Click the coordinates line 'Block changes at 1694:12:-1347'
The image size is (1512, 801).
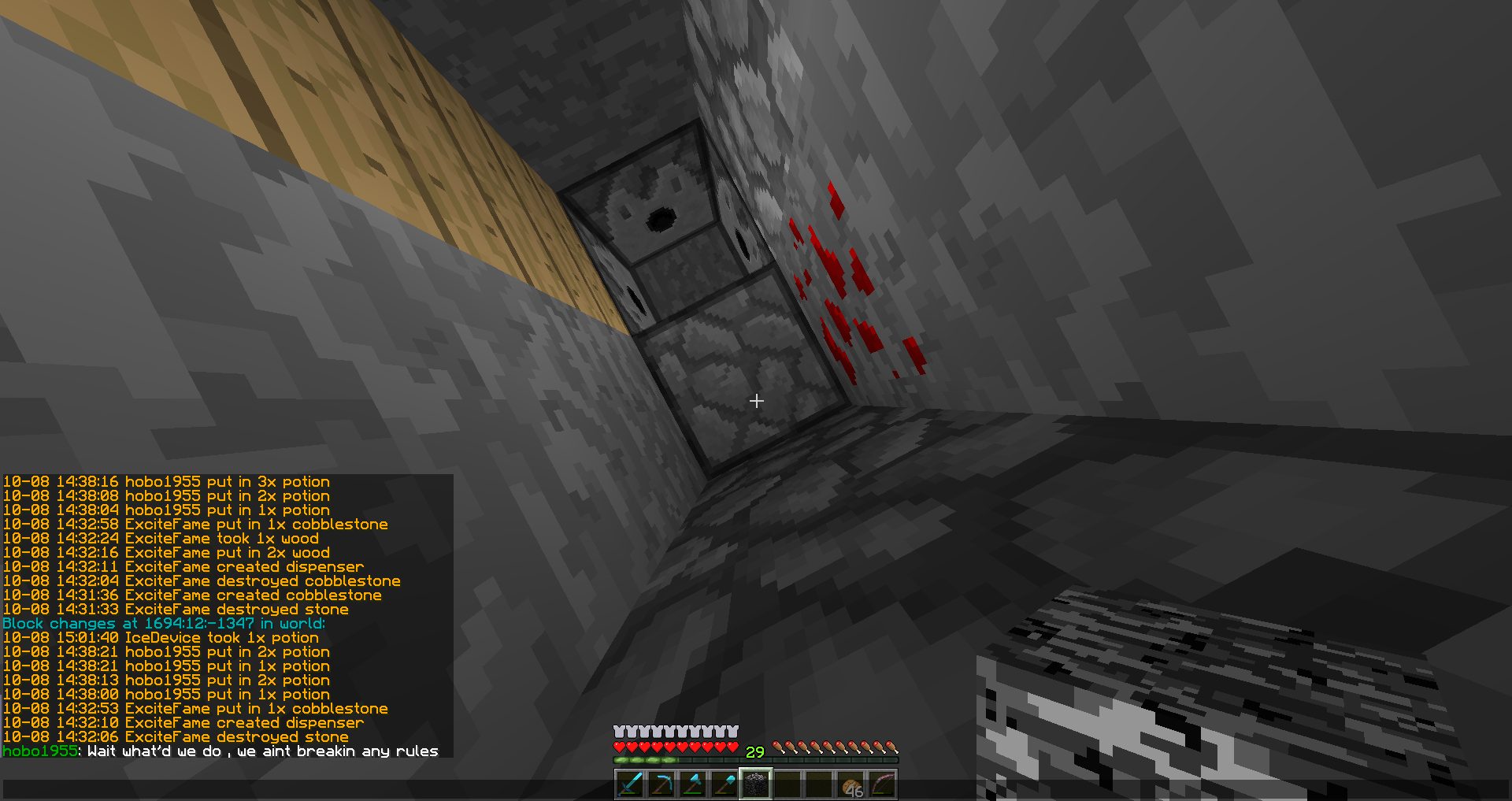pyautogui.click(x=164, y=622)
